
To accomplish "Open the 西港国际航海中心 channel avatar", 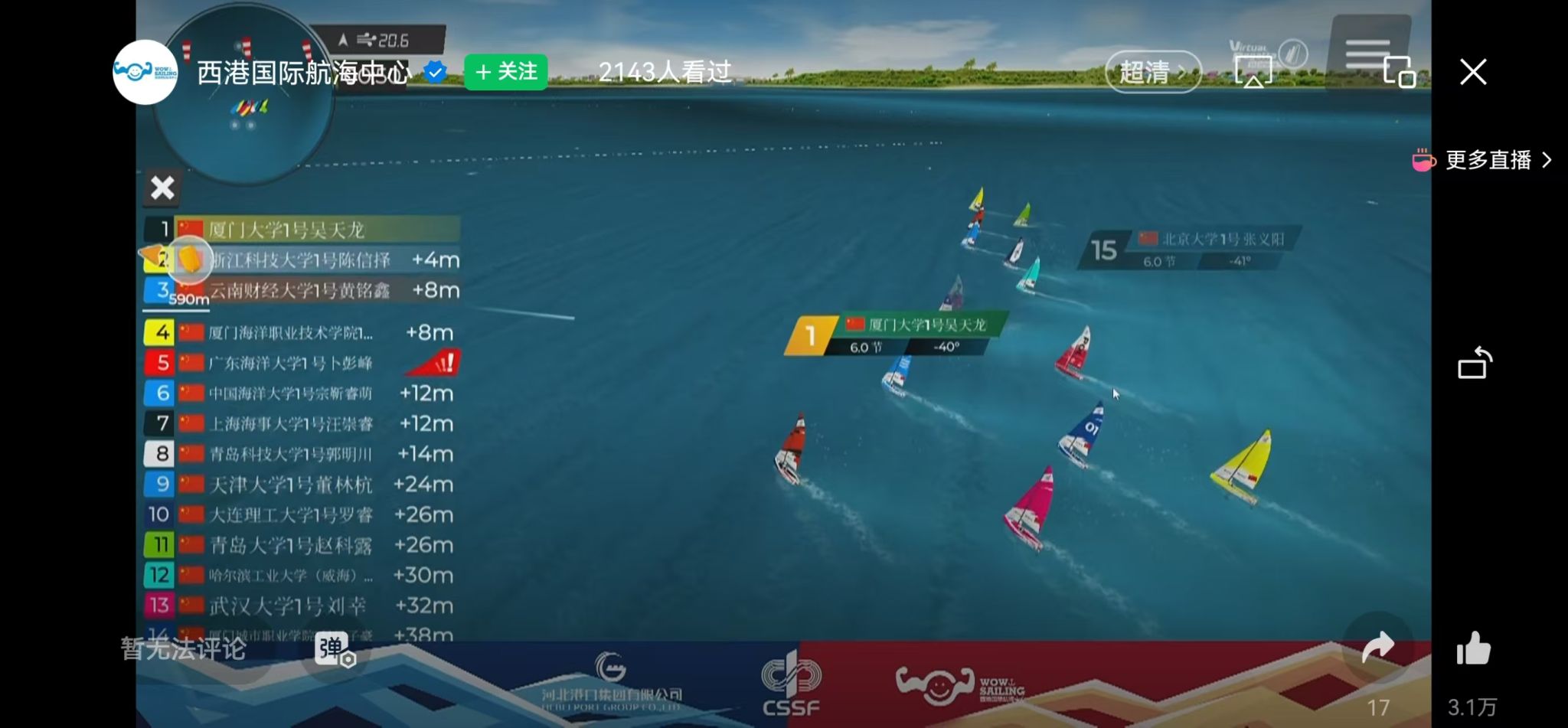I will click(145, 72).
